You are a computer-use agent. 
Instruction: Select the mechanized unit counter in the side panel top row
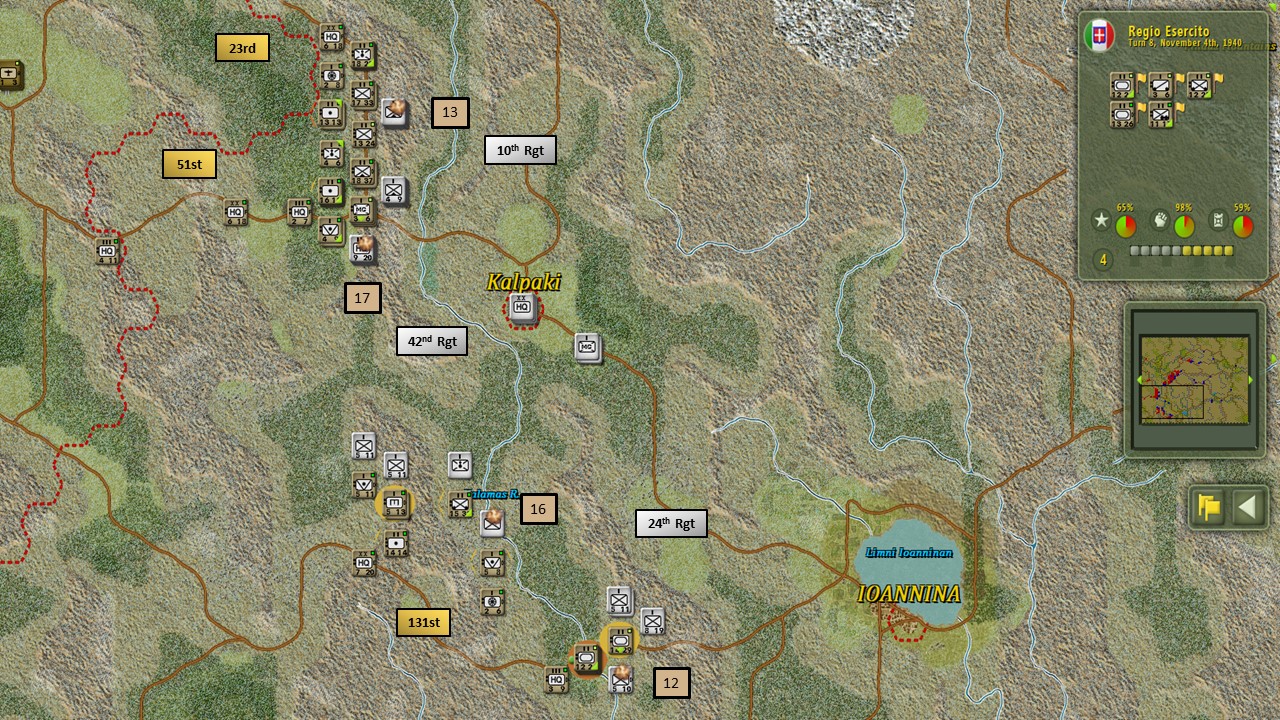point(1120,84)
